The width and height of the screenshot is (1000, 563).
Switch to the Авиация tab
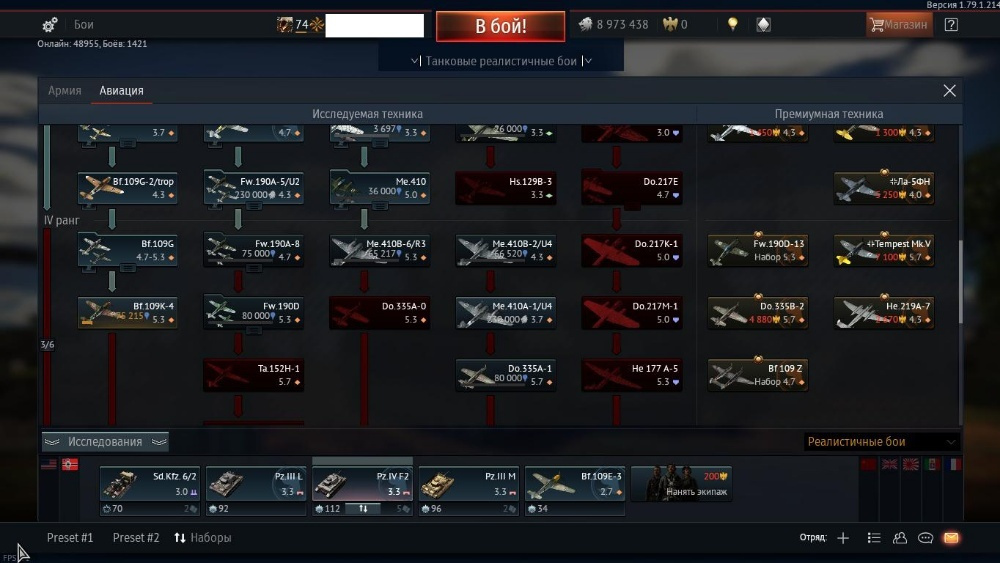(121, 91)
